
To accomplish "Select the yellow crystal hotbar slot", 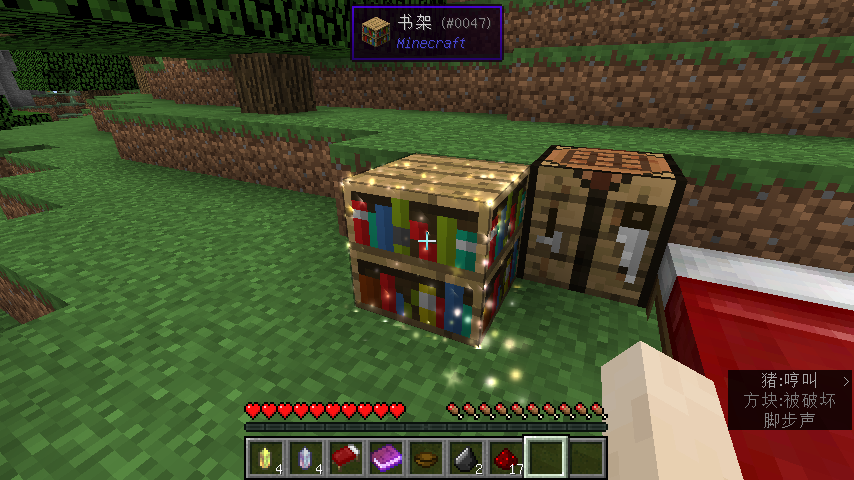I will click(266, 457).
